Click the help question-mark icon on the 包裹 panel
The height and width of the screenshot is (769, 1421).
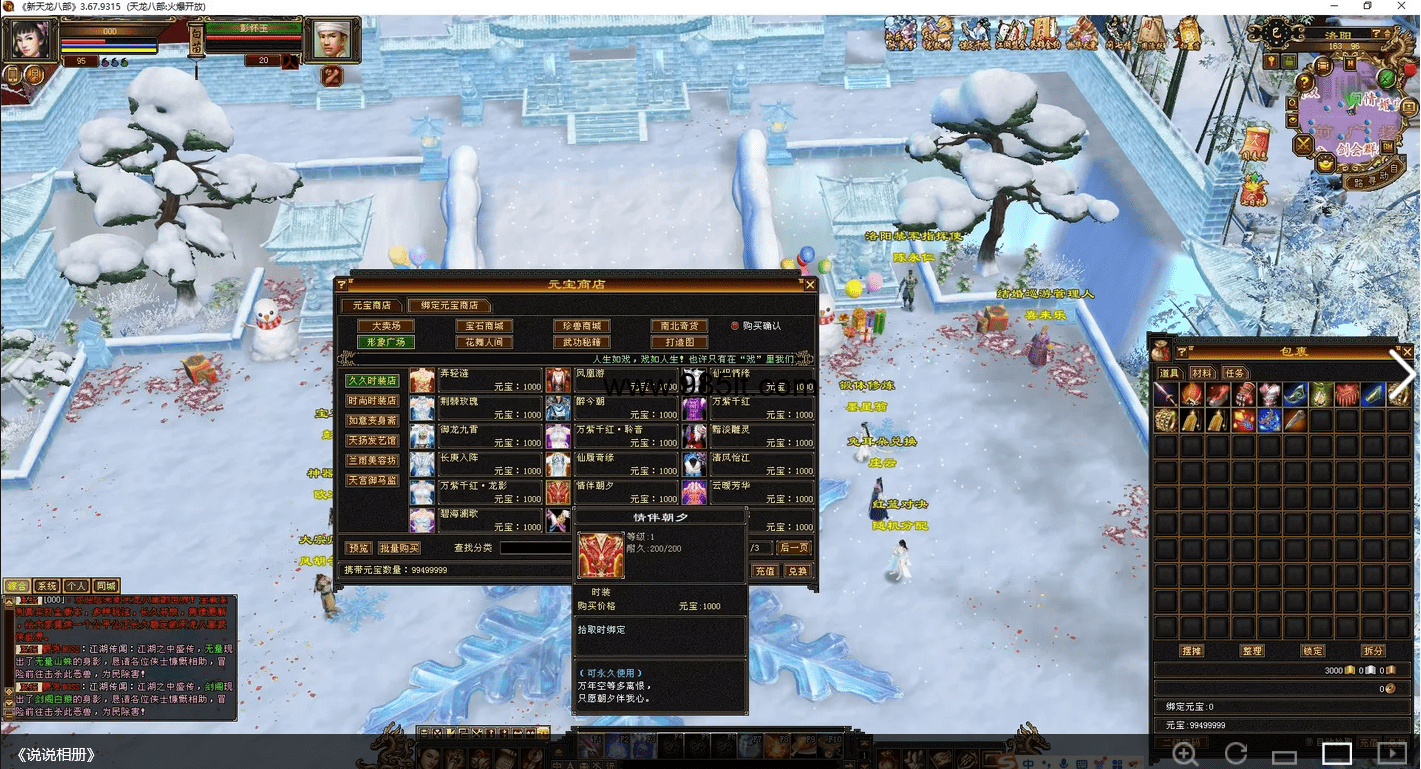tap(1183, 352)
